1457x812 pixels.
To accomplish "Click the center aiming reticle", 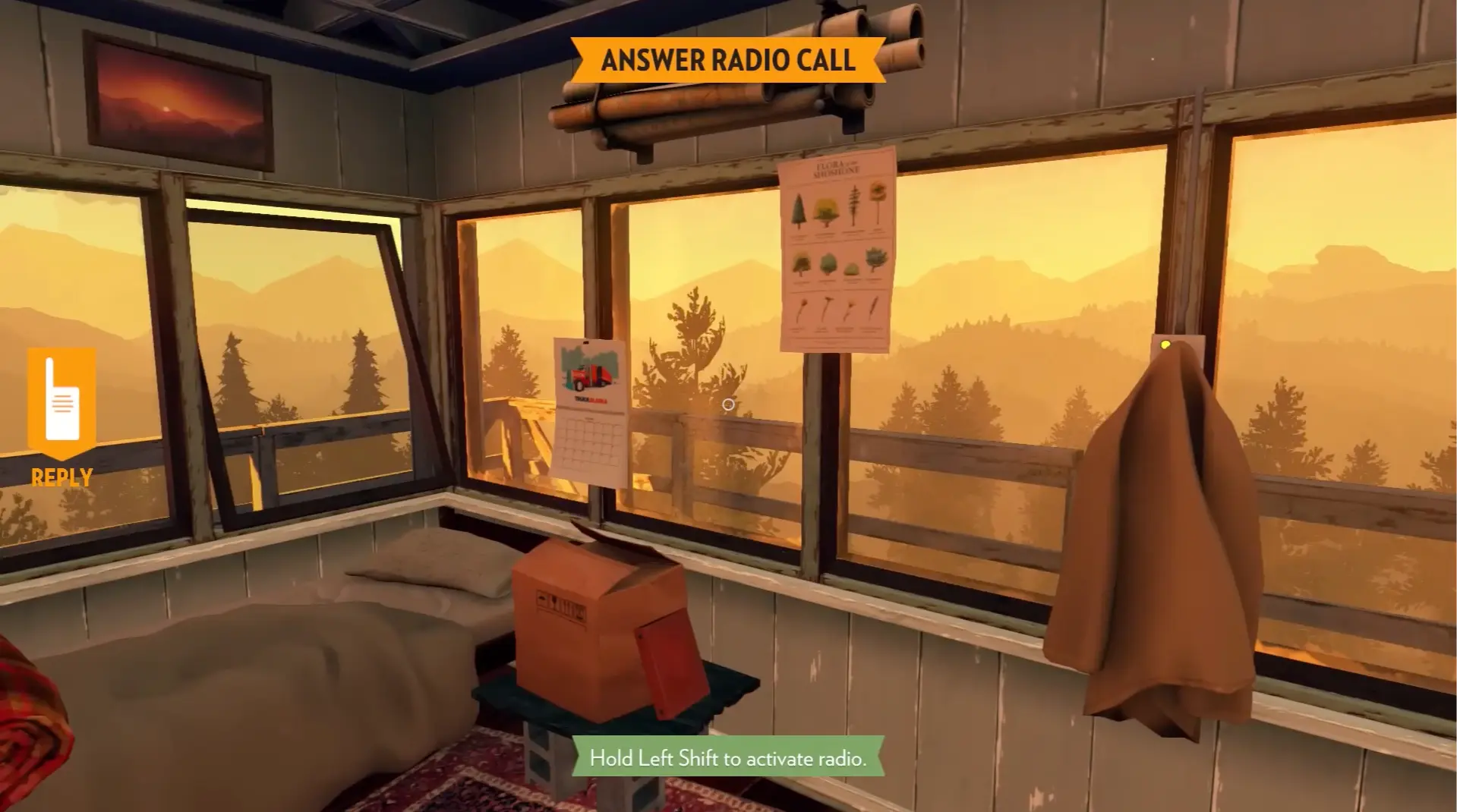I will pos(728,406).
